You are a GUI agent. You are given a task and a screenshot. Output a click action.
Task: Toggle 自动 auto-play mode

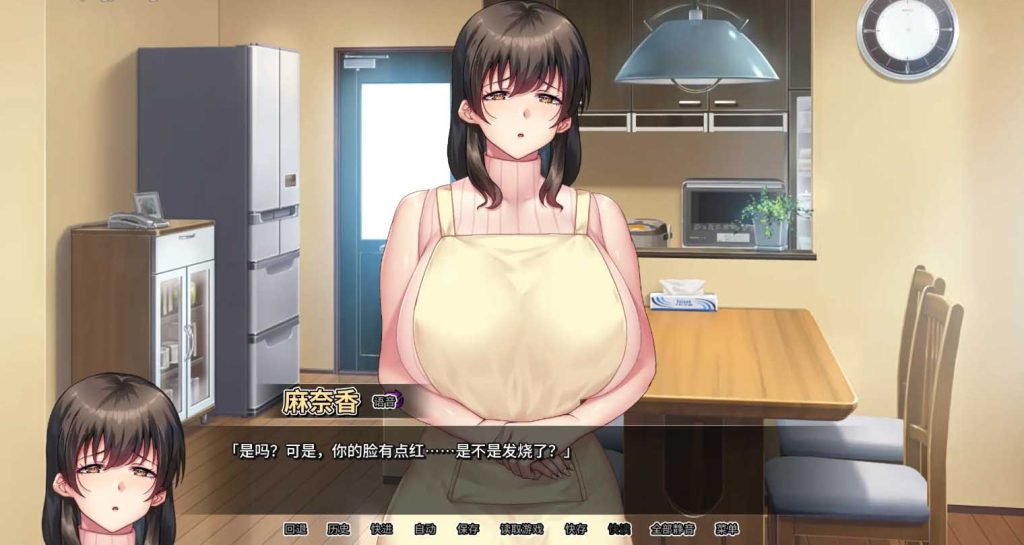coord(425,529)
